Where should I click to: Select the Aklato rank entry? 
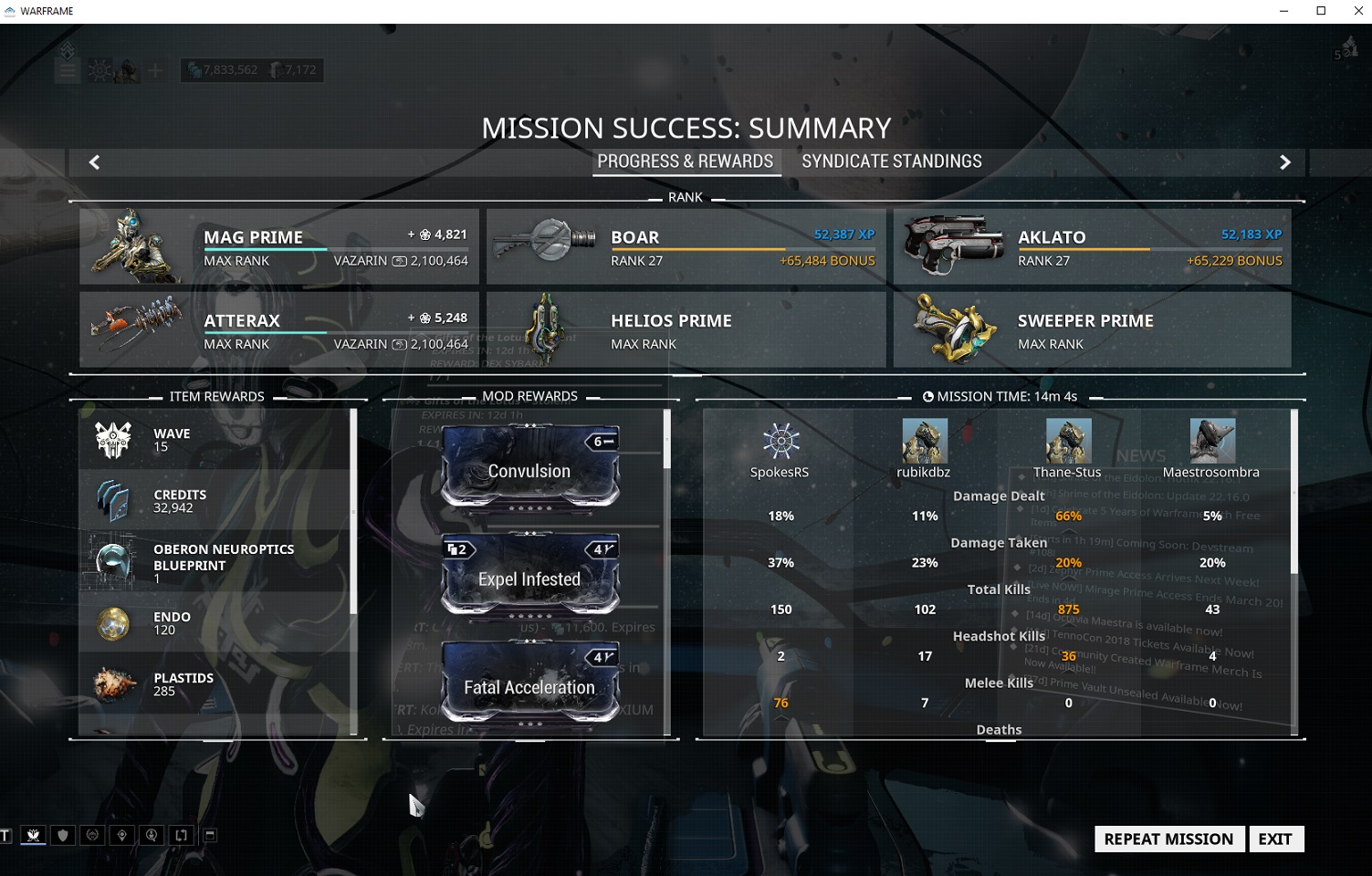point(1092,246)
